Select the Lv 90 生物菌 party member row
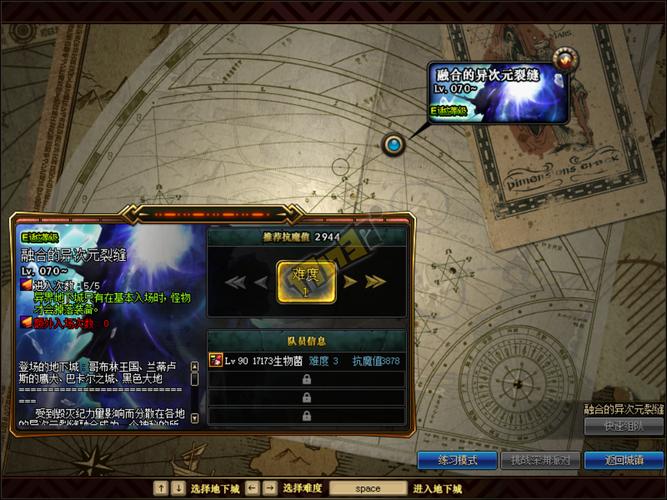The height and width of the screenshot is (500, 667). (306, 360)
